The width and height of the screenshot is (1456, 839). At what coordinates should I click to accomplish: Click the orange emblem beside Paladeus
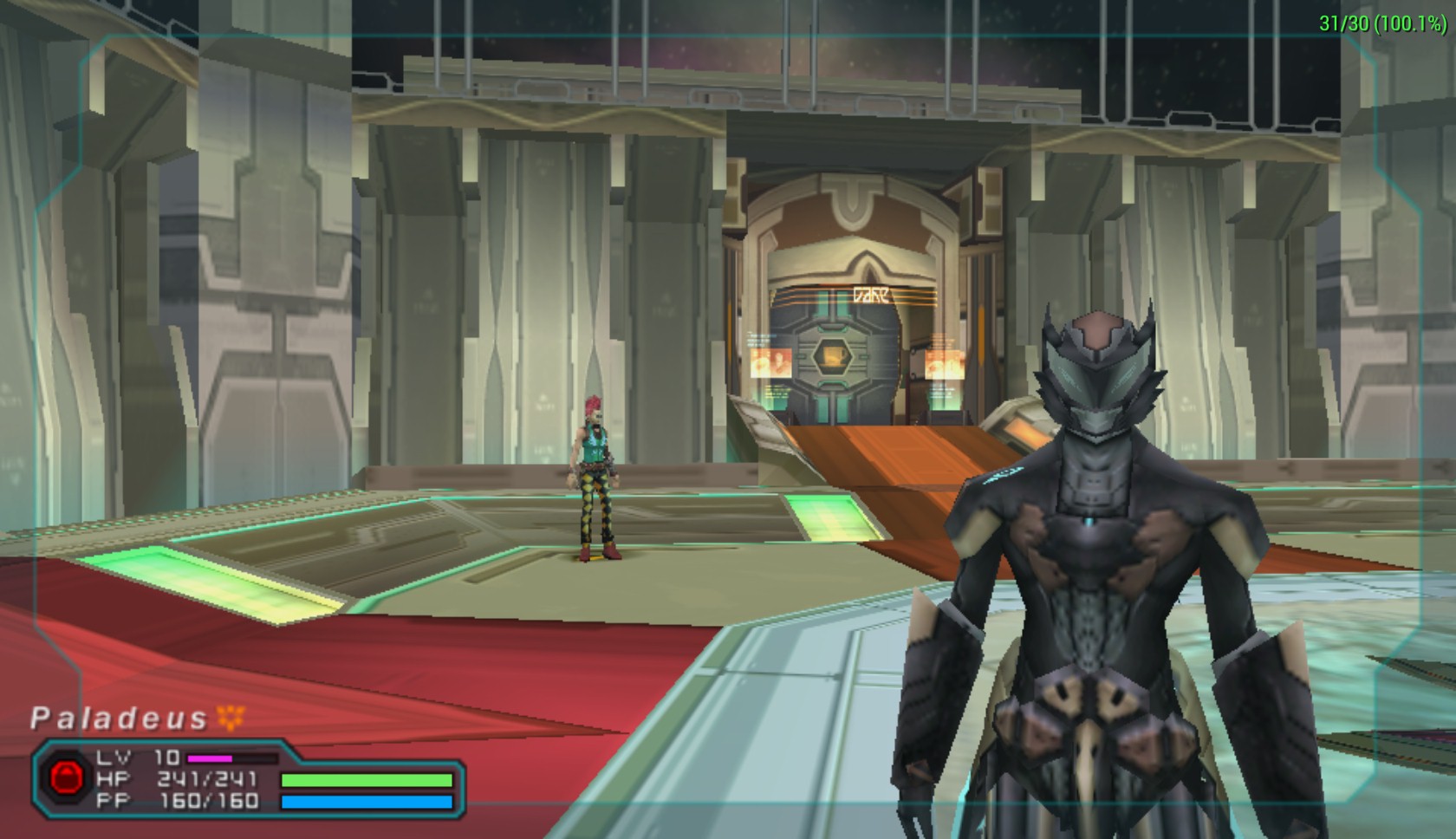point(231,717)
